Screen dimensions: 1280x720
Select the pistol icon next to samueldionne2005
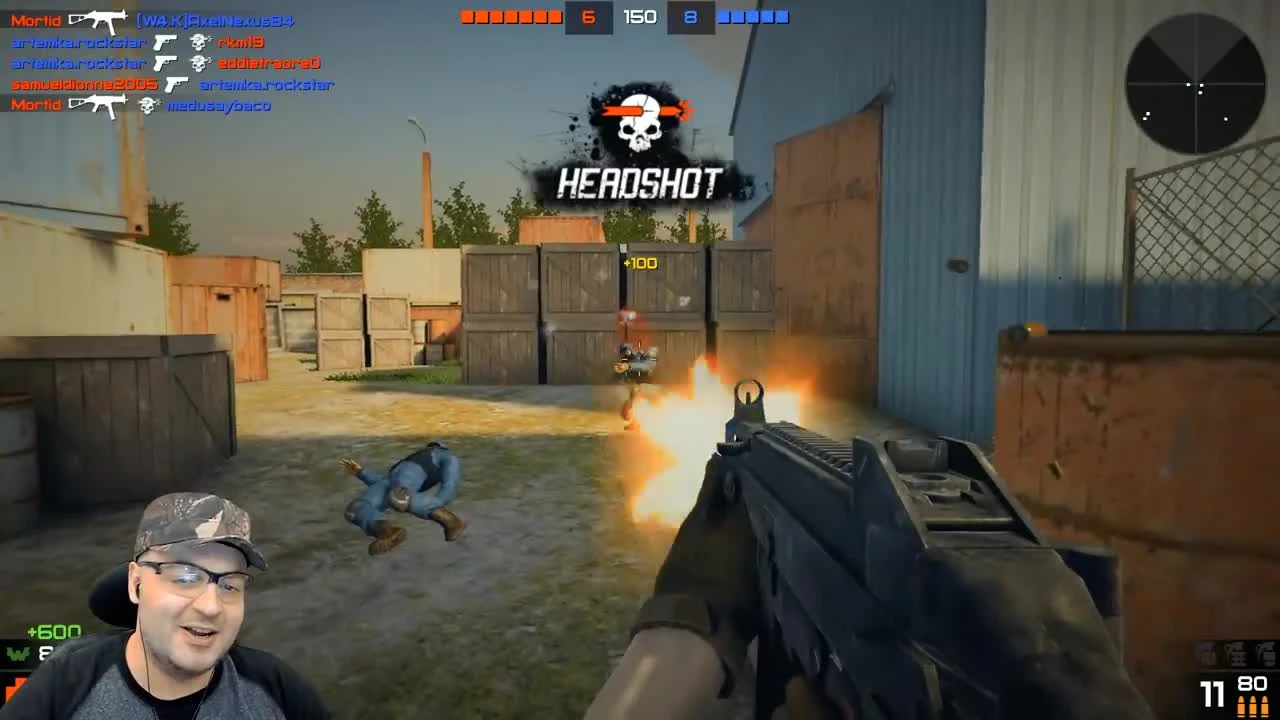pos(176,84)
